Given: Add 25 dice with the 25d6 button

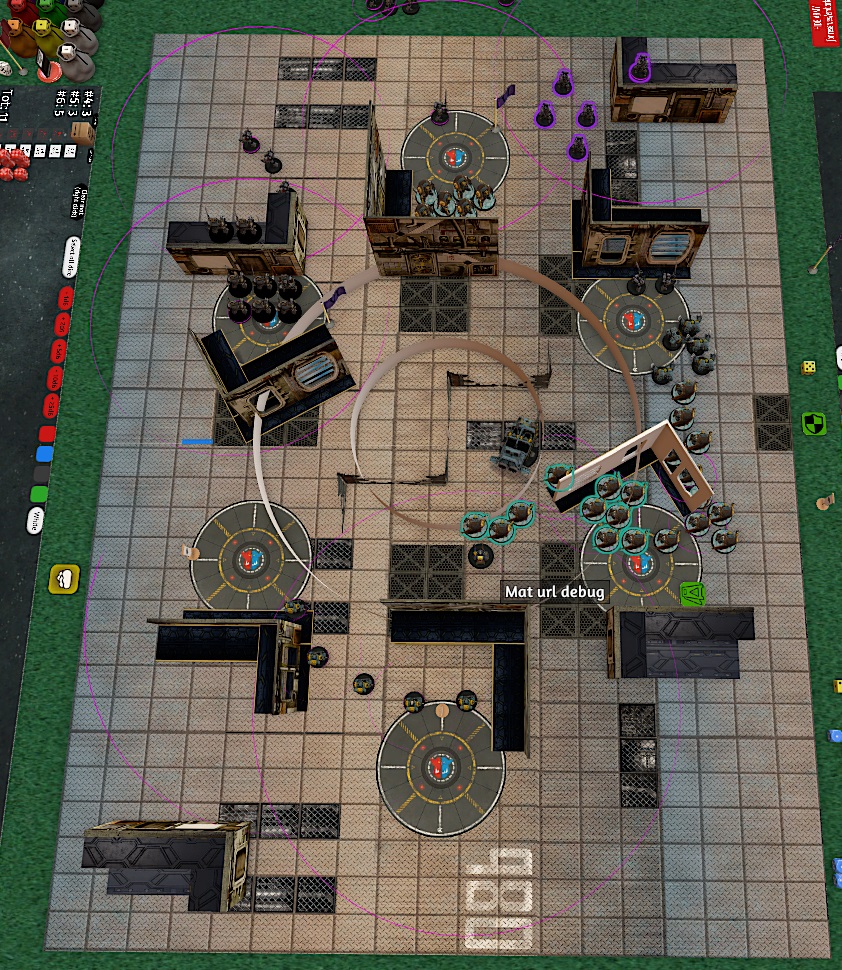Looking at the screenshot, I should click(x=52, y=406).
